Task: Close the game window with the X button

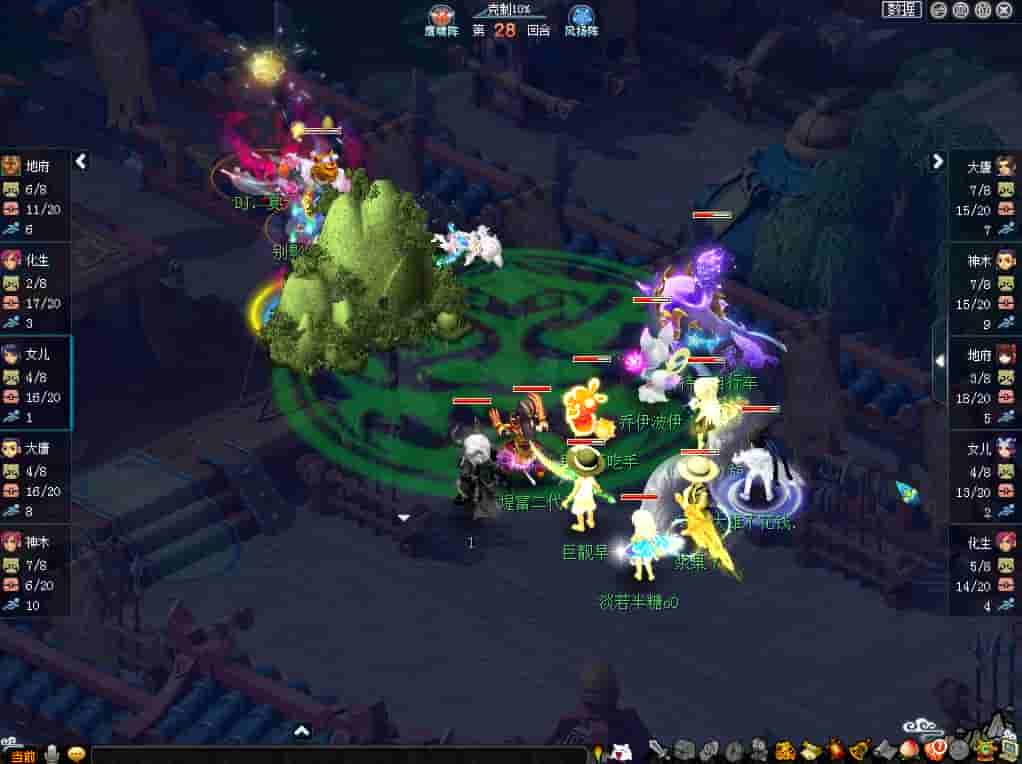Action: coord(1003,10)
